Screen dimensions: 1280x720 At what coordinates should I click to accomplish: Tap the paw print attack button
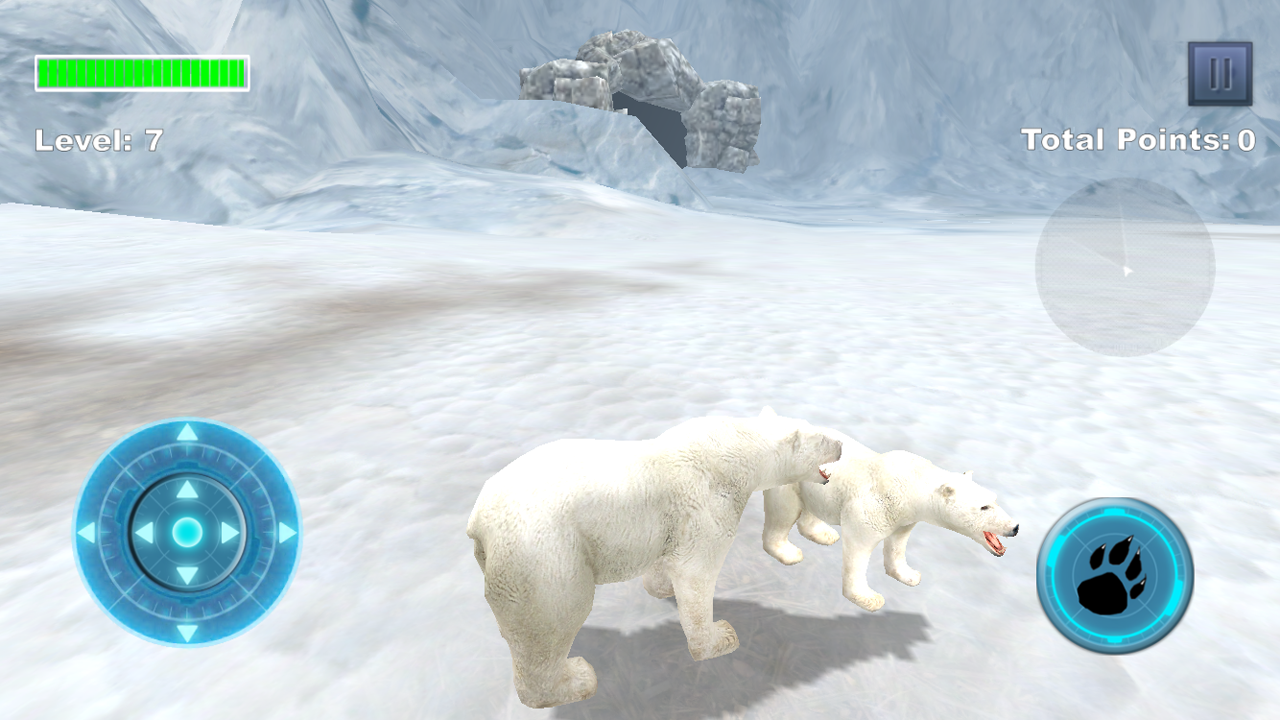pyautogui.click(x=1115, y=576)
